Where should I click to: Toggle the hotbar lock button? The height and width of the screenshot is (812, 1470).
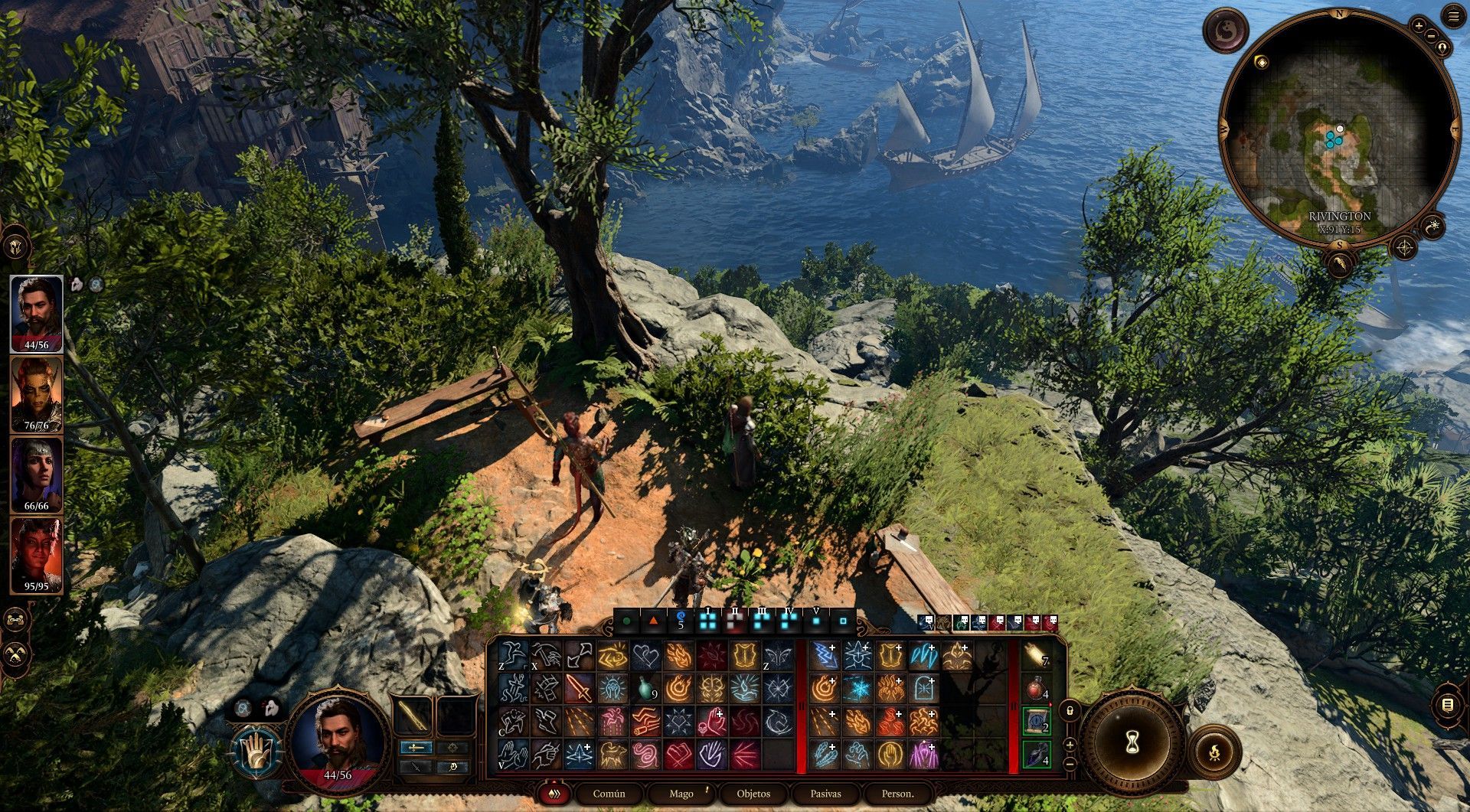[1070, 710]
